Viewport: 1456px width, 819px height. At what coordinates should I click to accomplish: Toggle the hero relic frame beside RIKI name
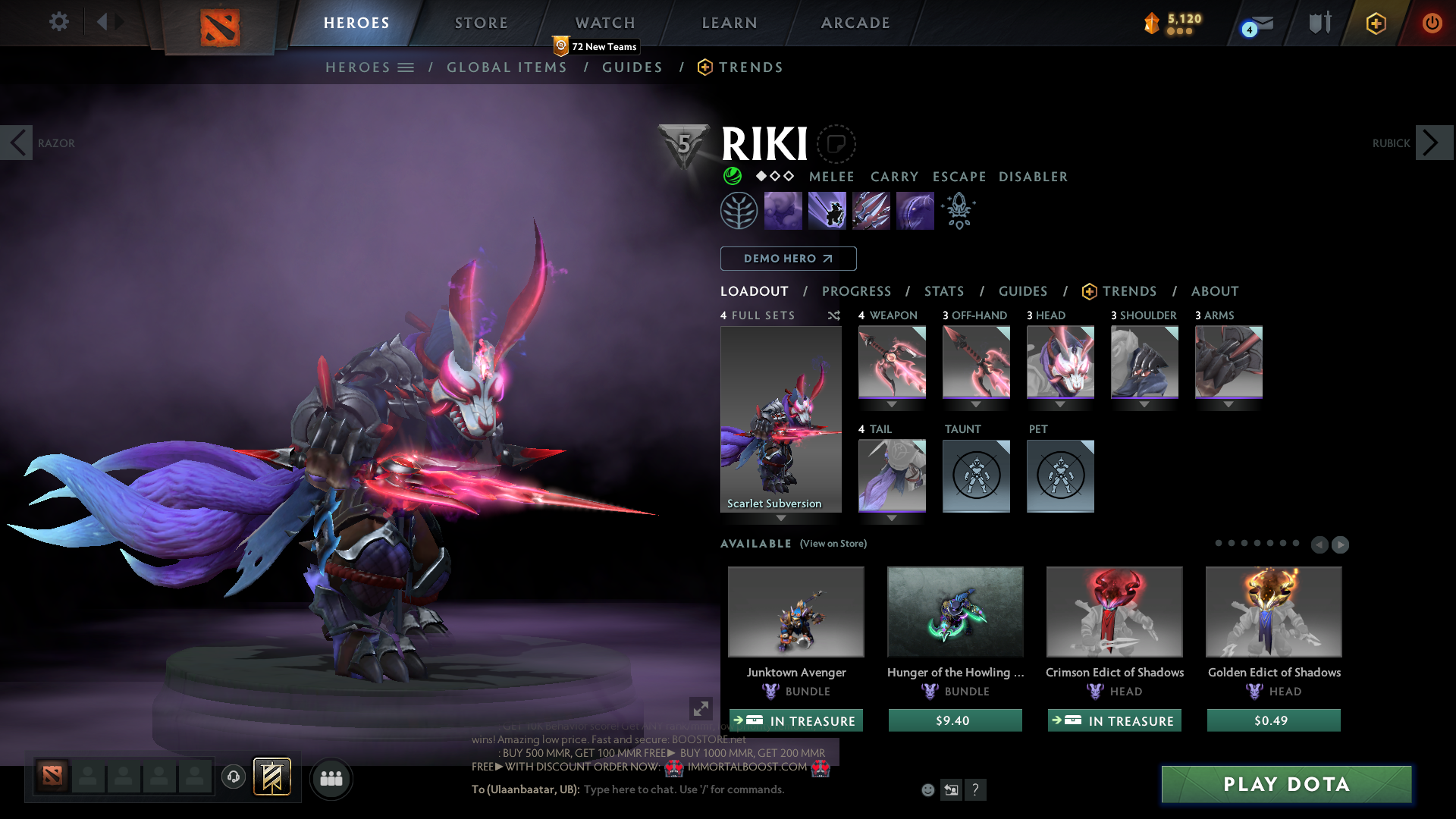point(836,144)
